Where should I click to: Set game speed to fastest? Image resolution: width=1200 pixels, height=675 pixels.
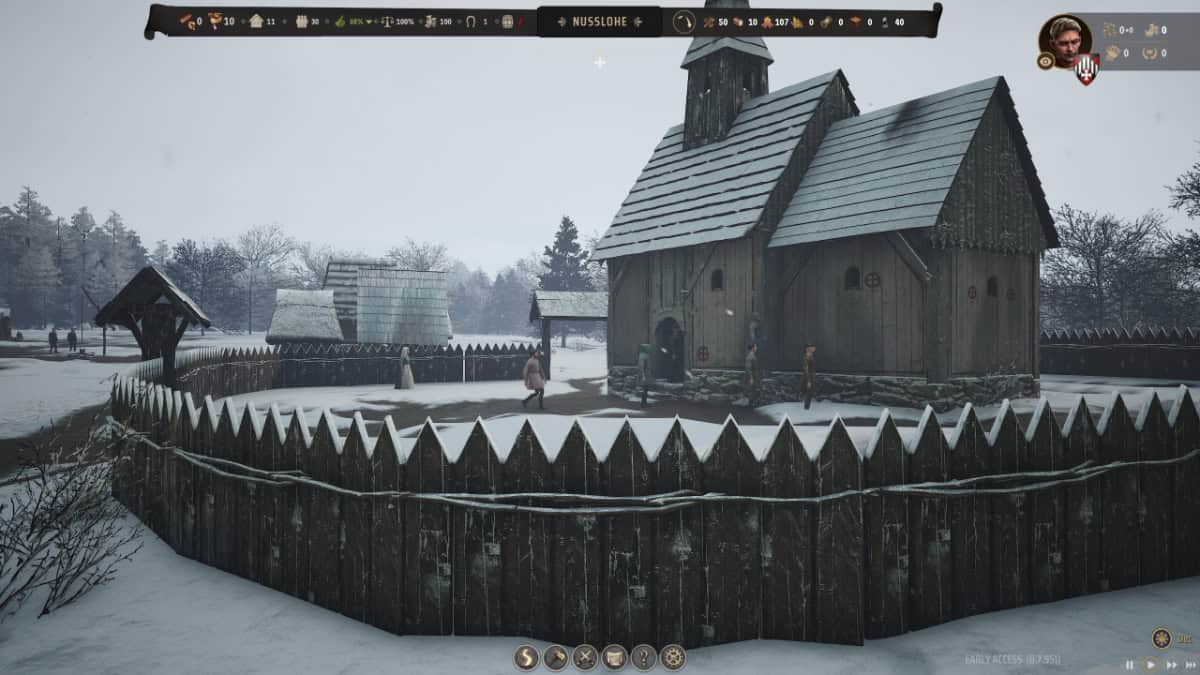coord(1190,664)
